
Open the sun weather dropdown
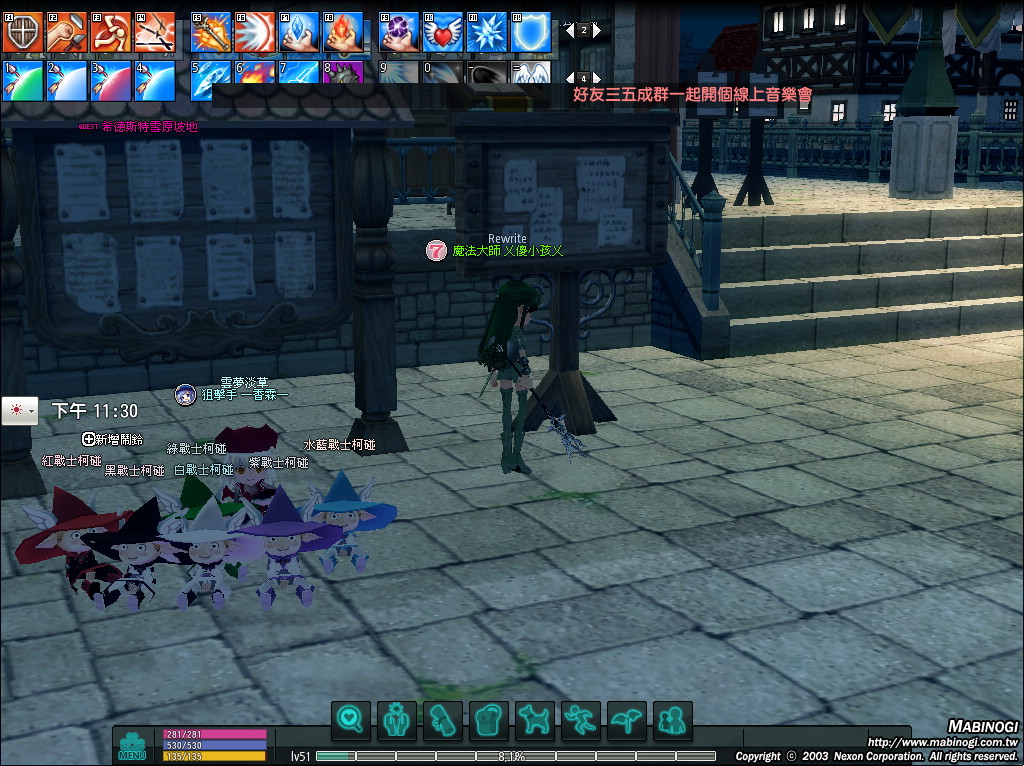(20, 411)
